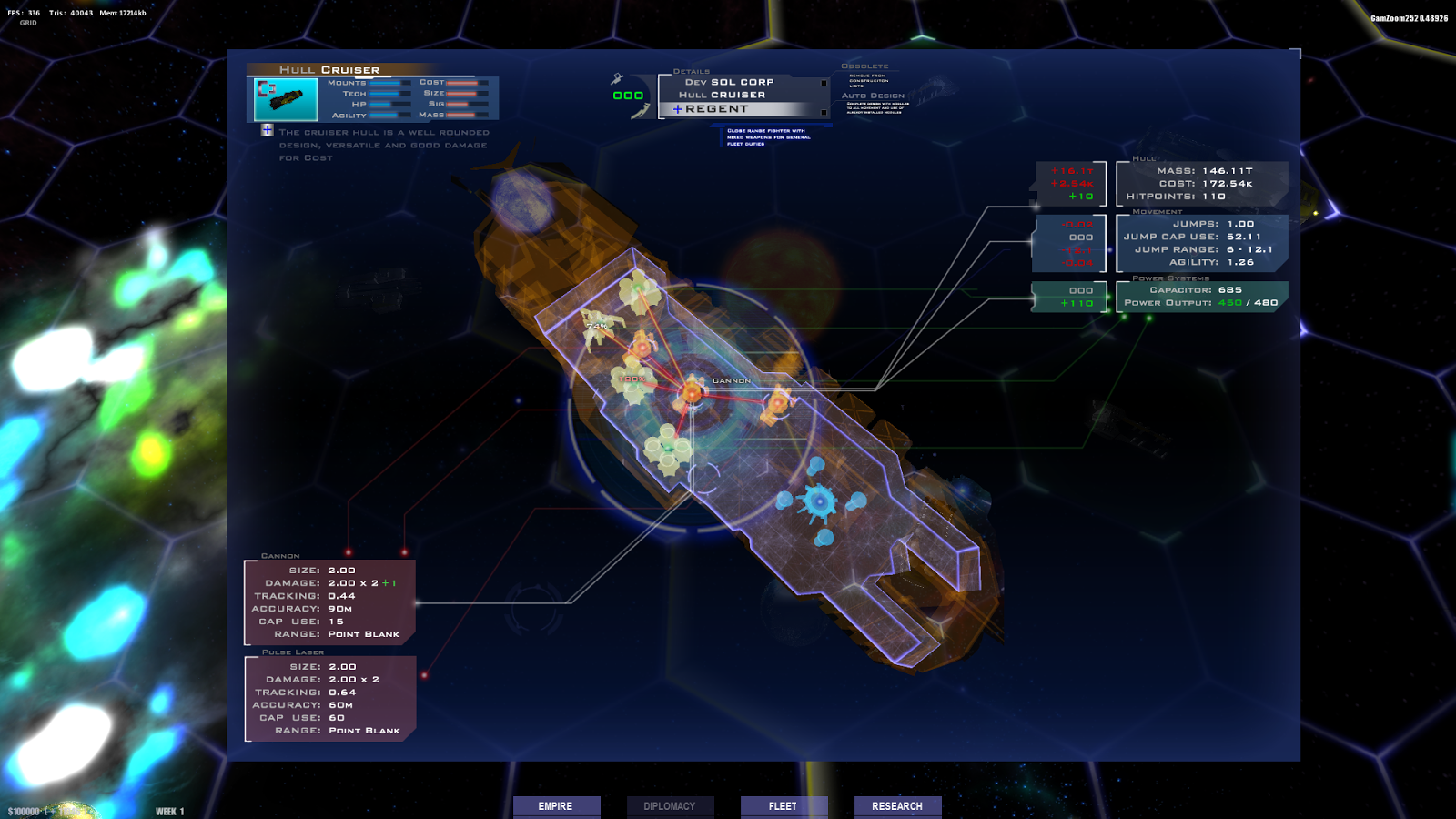Image resolution: width=1456 pixels, height=819 pixels.
Task: Click the missile icon above the green 000 counter
Action: tap(617, 80)
